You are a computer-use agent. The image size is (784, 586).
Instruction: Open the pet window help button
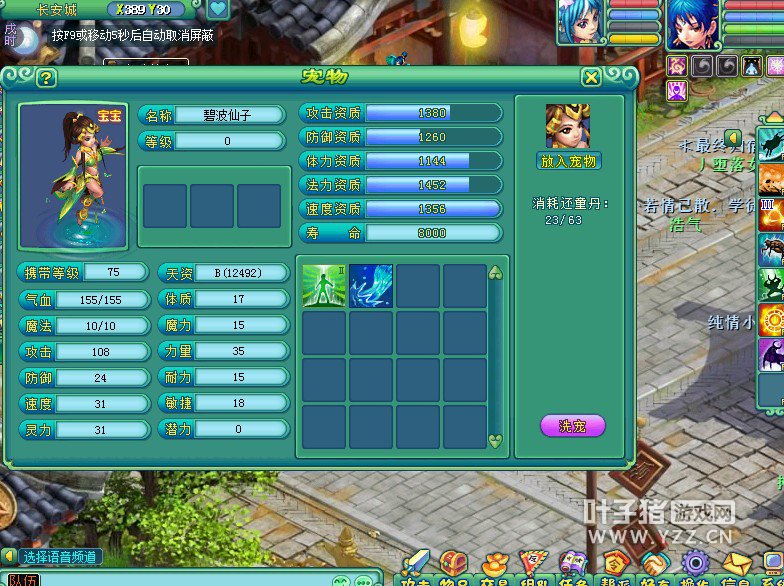click(x=46, y=78)
